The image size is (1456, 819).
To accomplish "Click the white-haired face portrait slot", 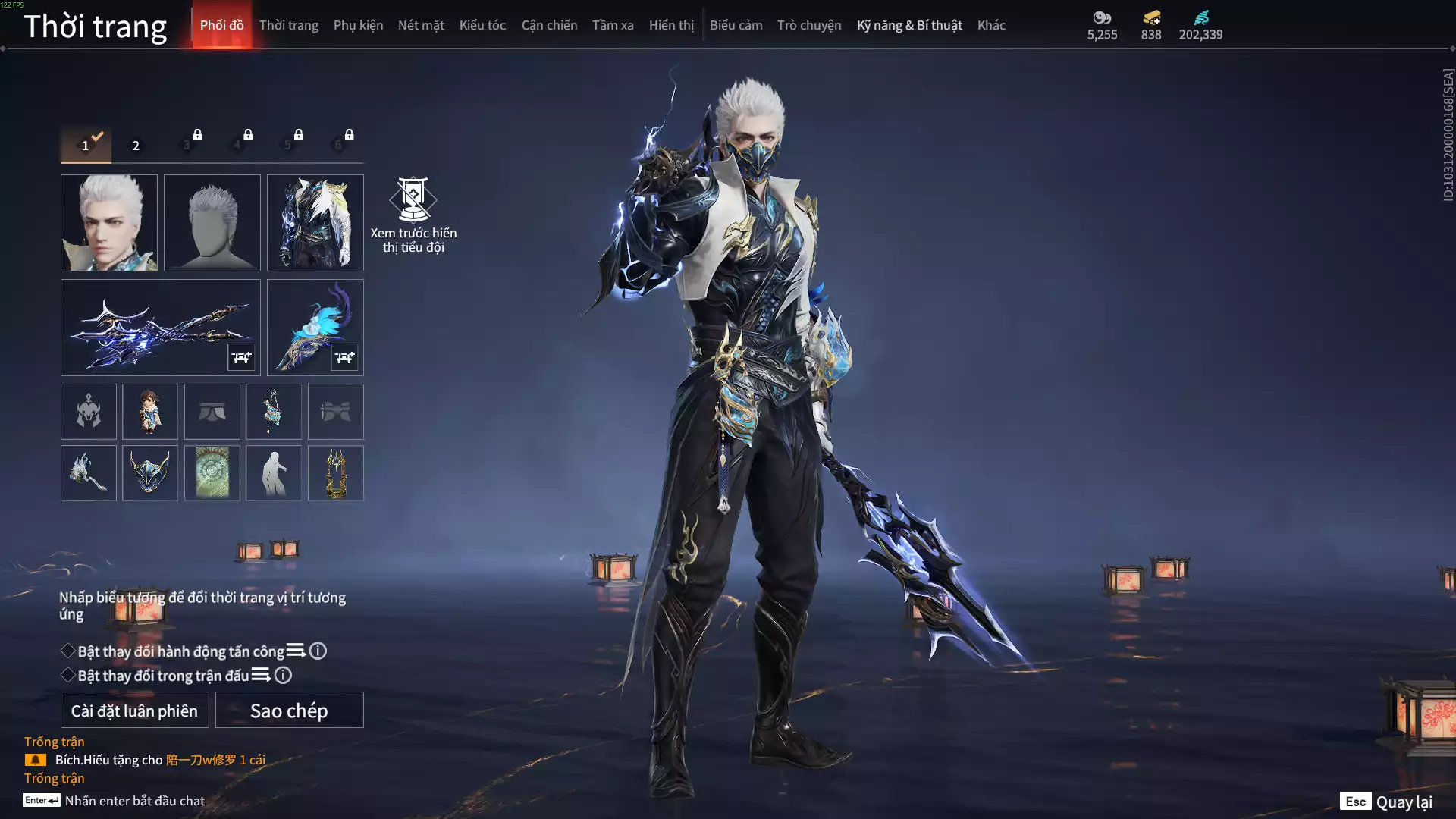I will point(109,223).
